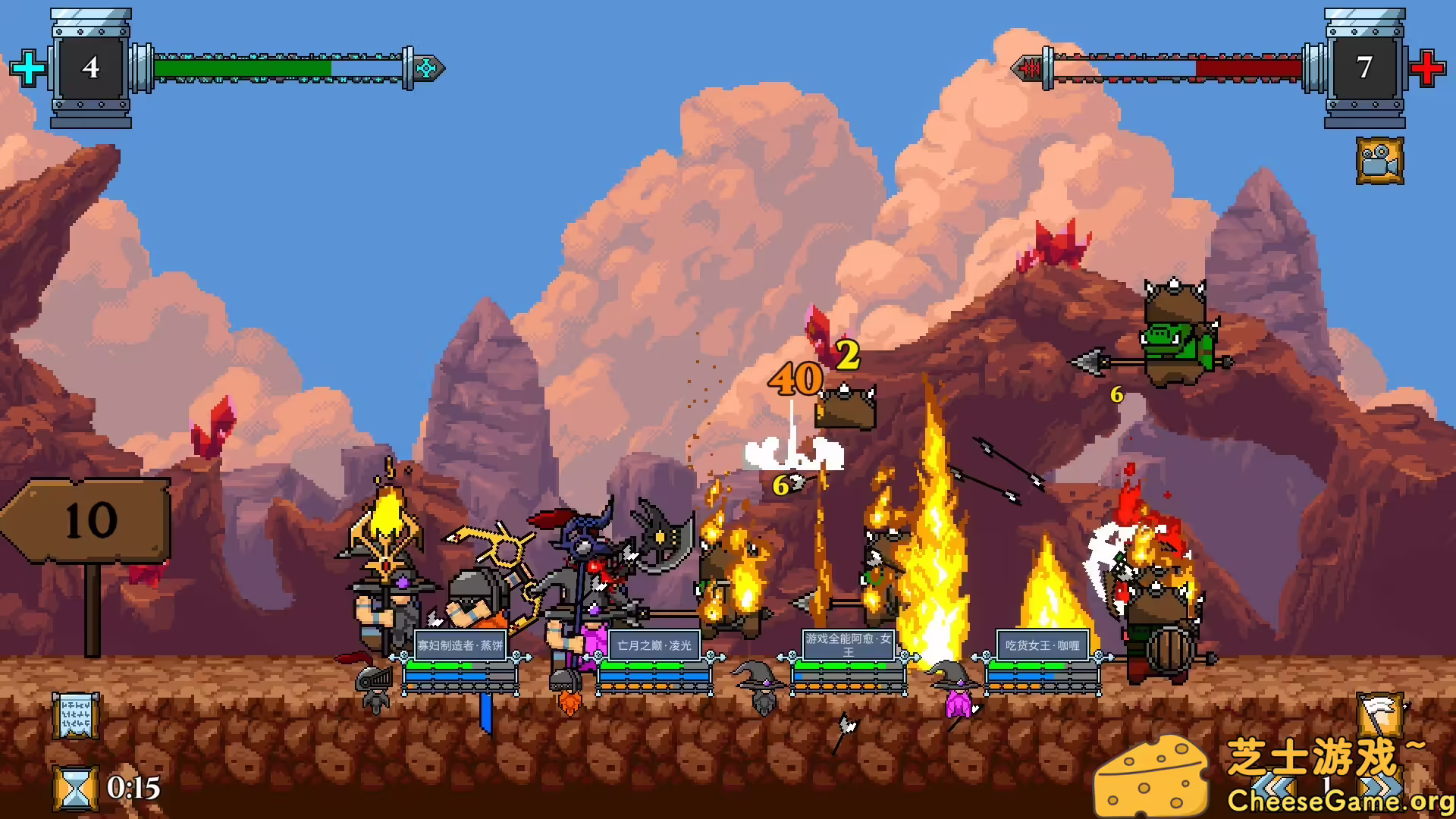1456x819 pixels.
Task: Expand the left sword-shaped health bar
Action: click(281, 67)
